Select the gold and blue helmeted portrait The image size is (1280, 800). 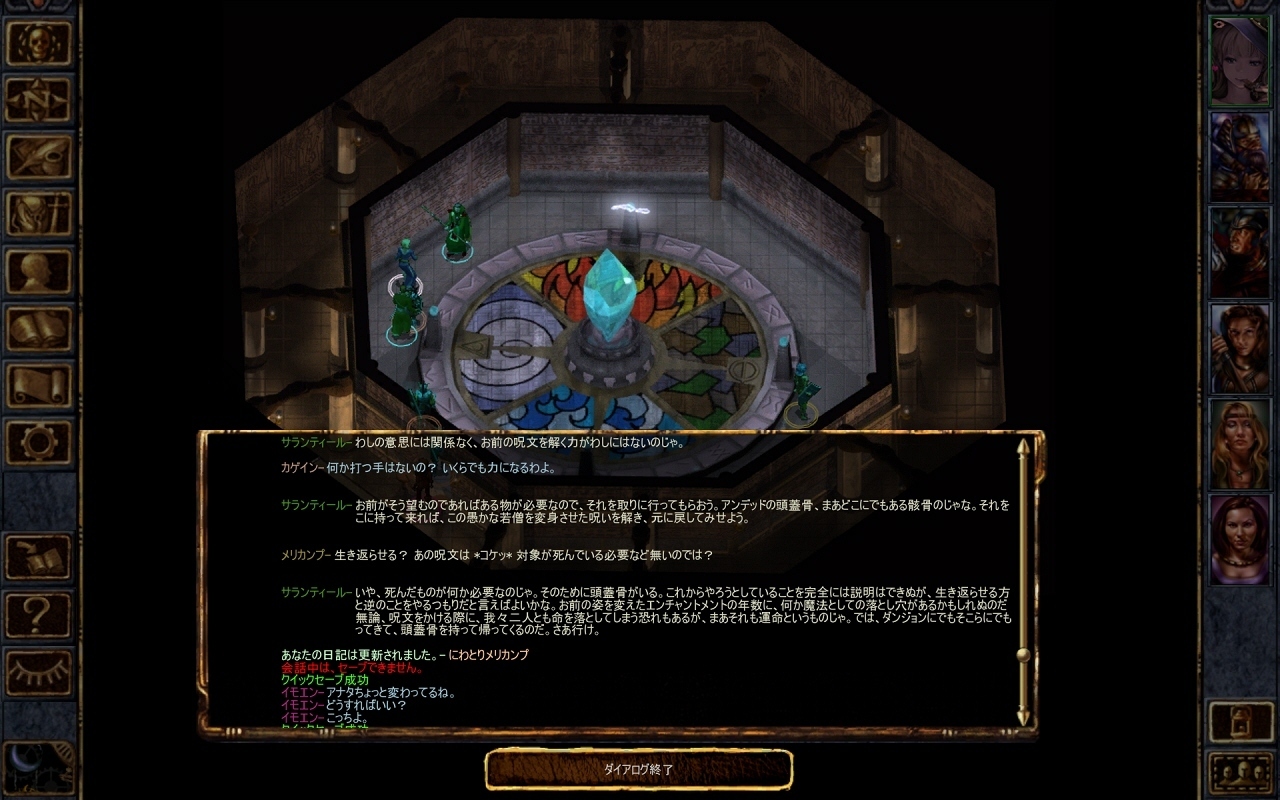coord(1240,157)
